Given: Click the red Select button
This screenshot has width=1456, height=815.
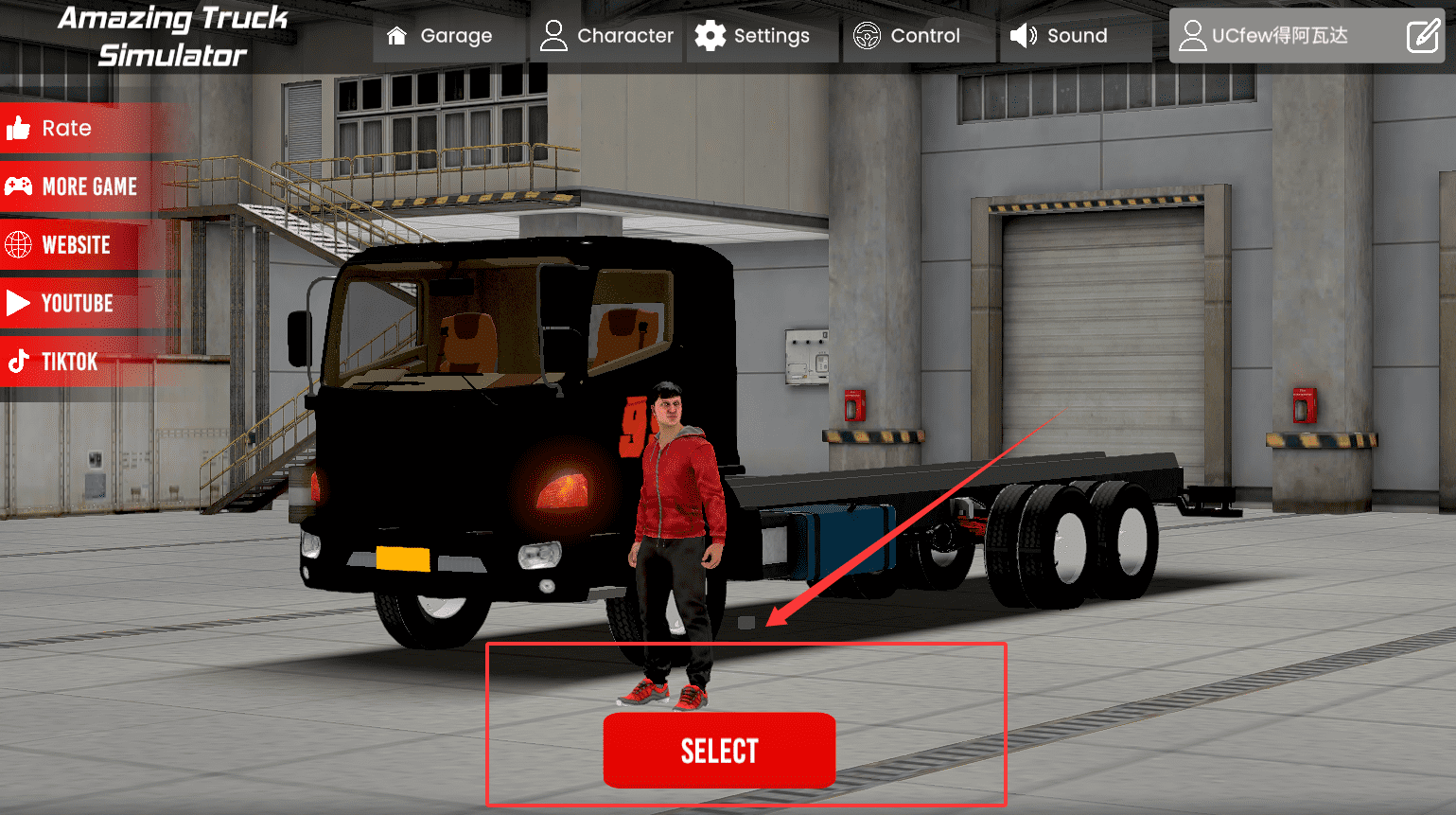Looking at the screenshot, I should point(719,751).
